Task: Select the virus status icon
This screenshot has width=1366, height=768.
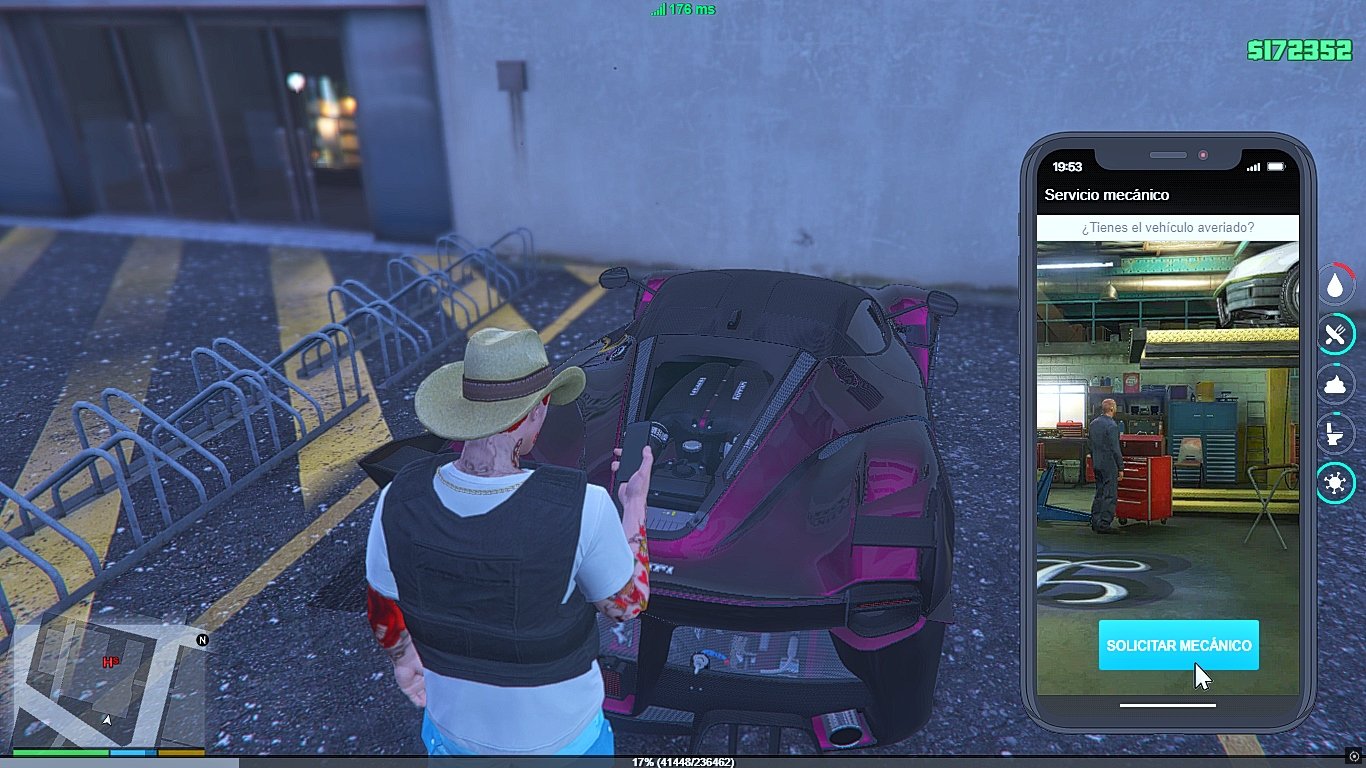Action: pos(1335,484)
